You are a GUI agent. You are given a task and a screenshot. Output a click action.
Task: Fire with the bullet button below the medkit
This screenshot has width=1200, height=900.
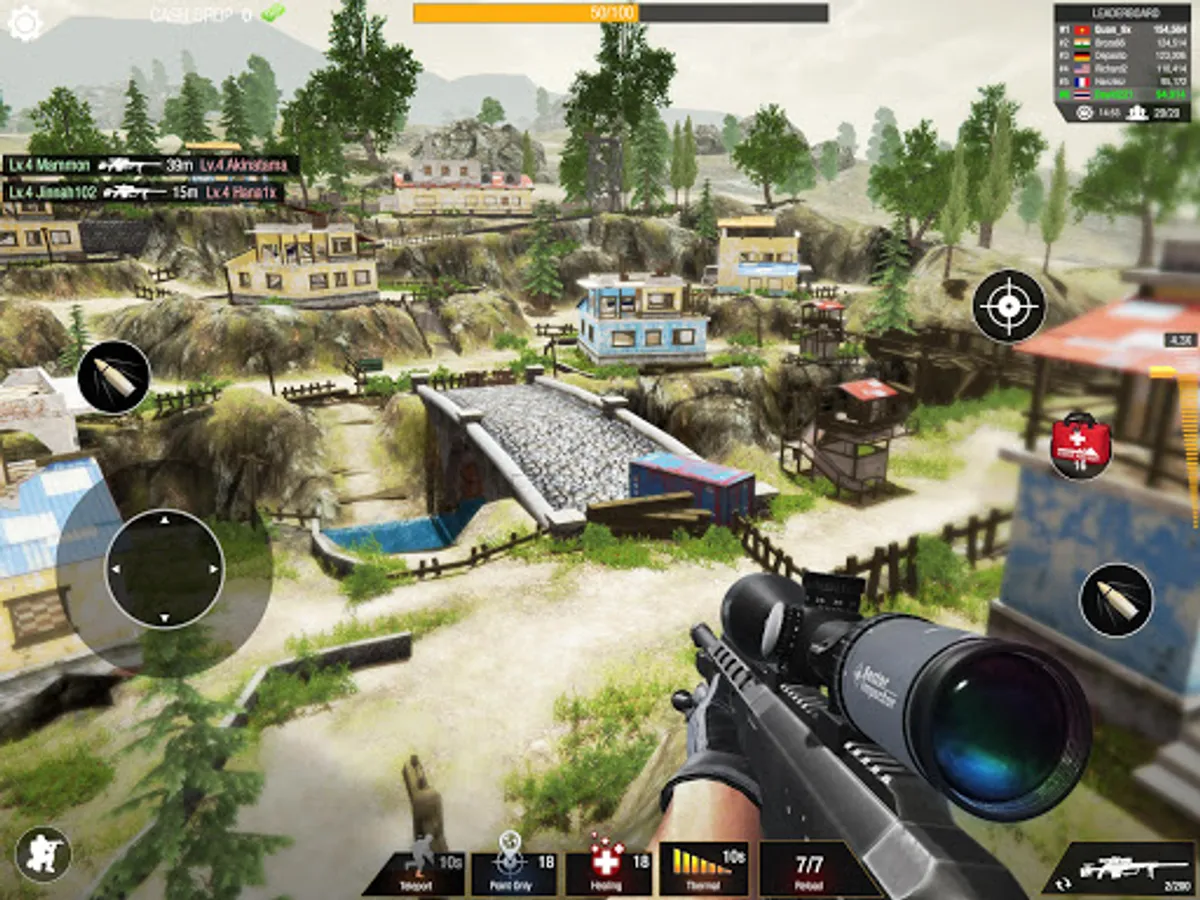[x=1116, y=600]
